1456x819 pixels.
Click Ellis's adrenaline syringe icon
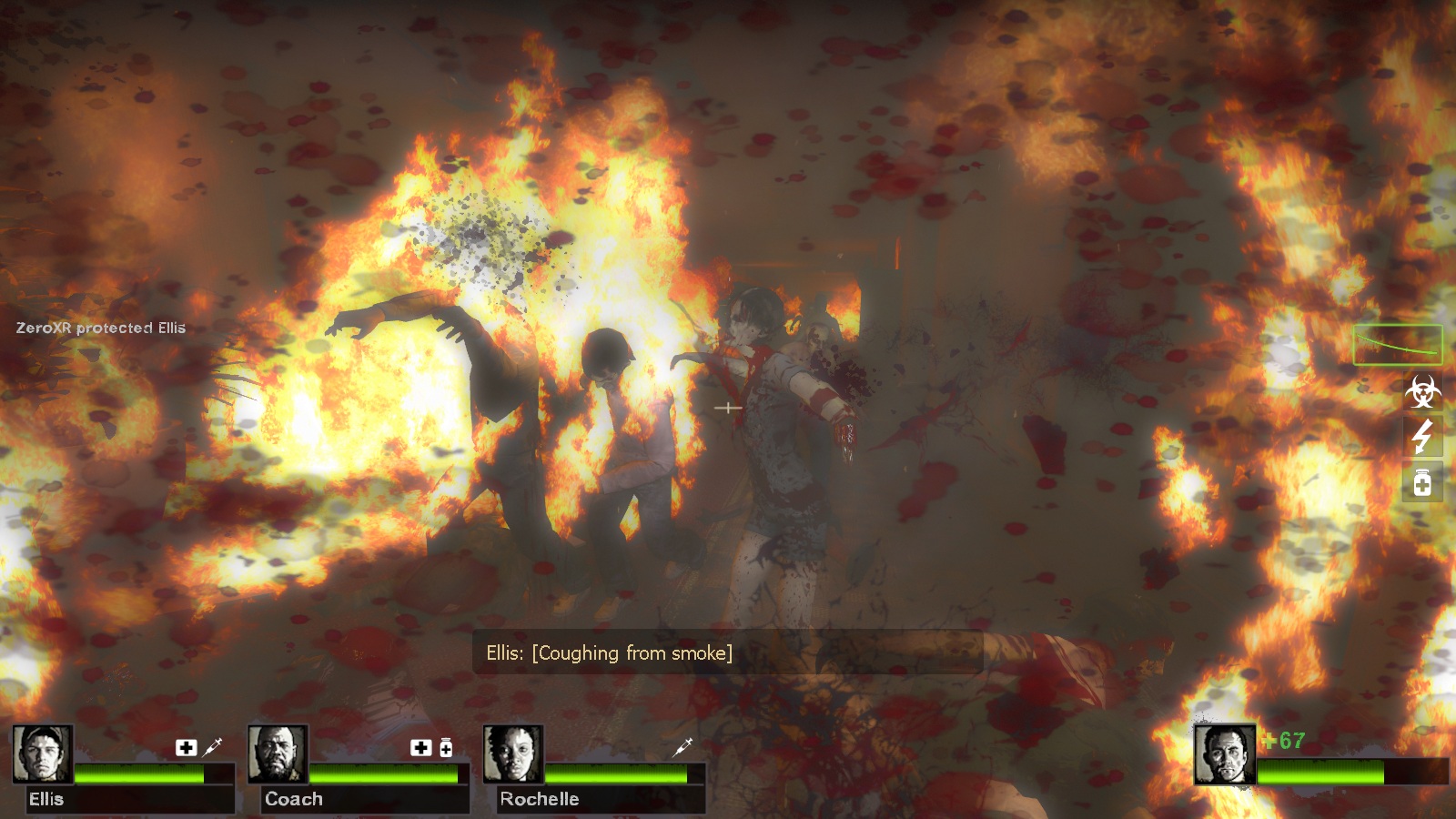213,747
